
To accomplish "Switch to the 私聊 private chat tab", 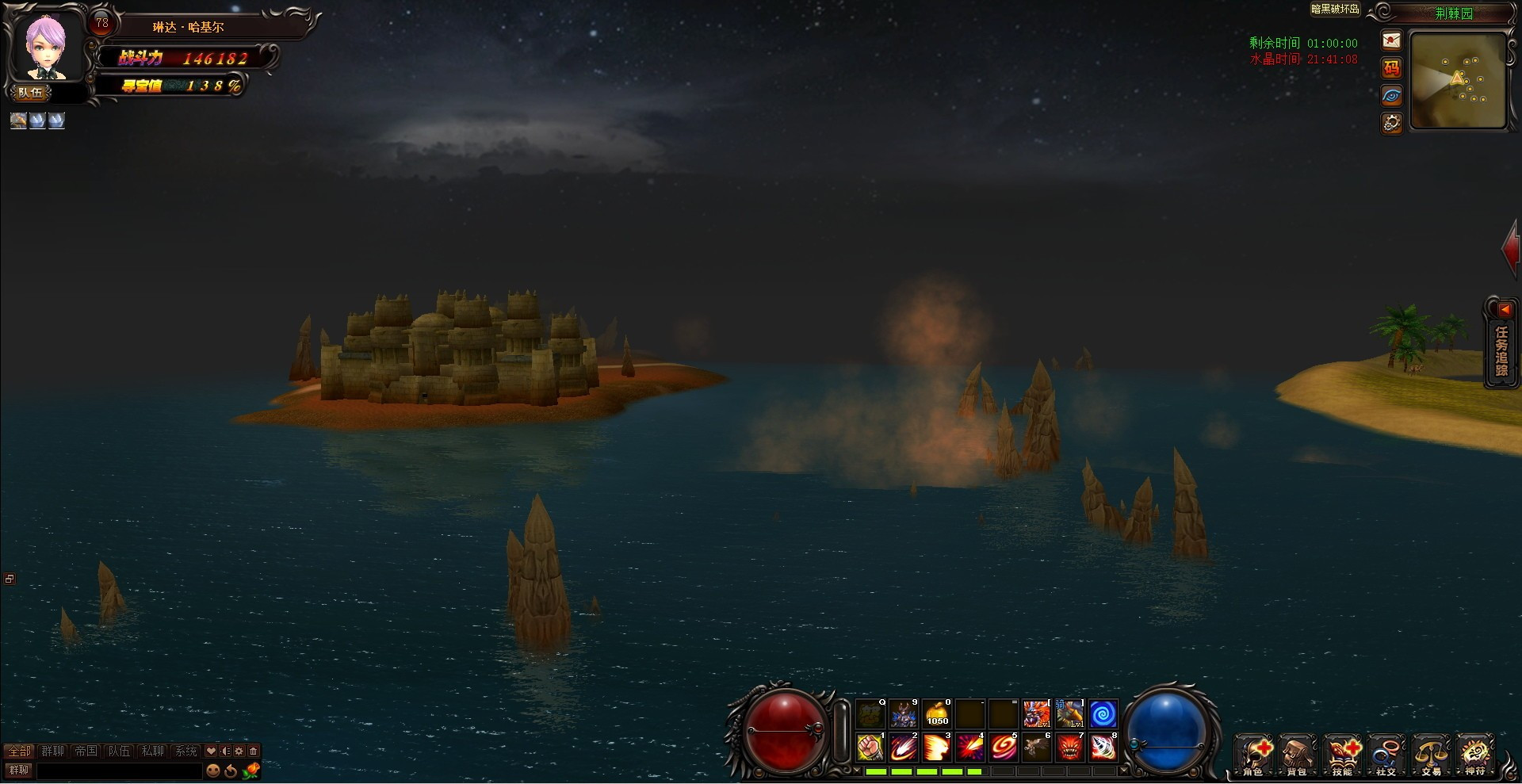I will pos(152,751).
